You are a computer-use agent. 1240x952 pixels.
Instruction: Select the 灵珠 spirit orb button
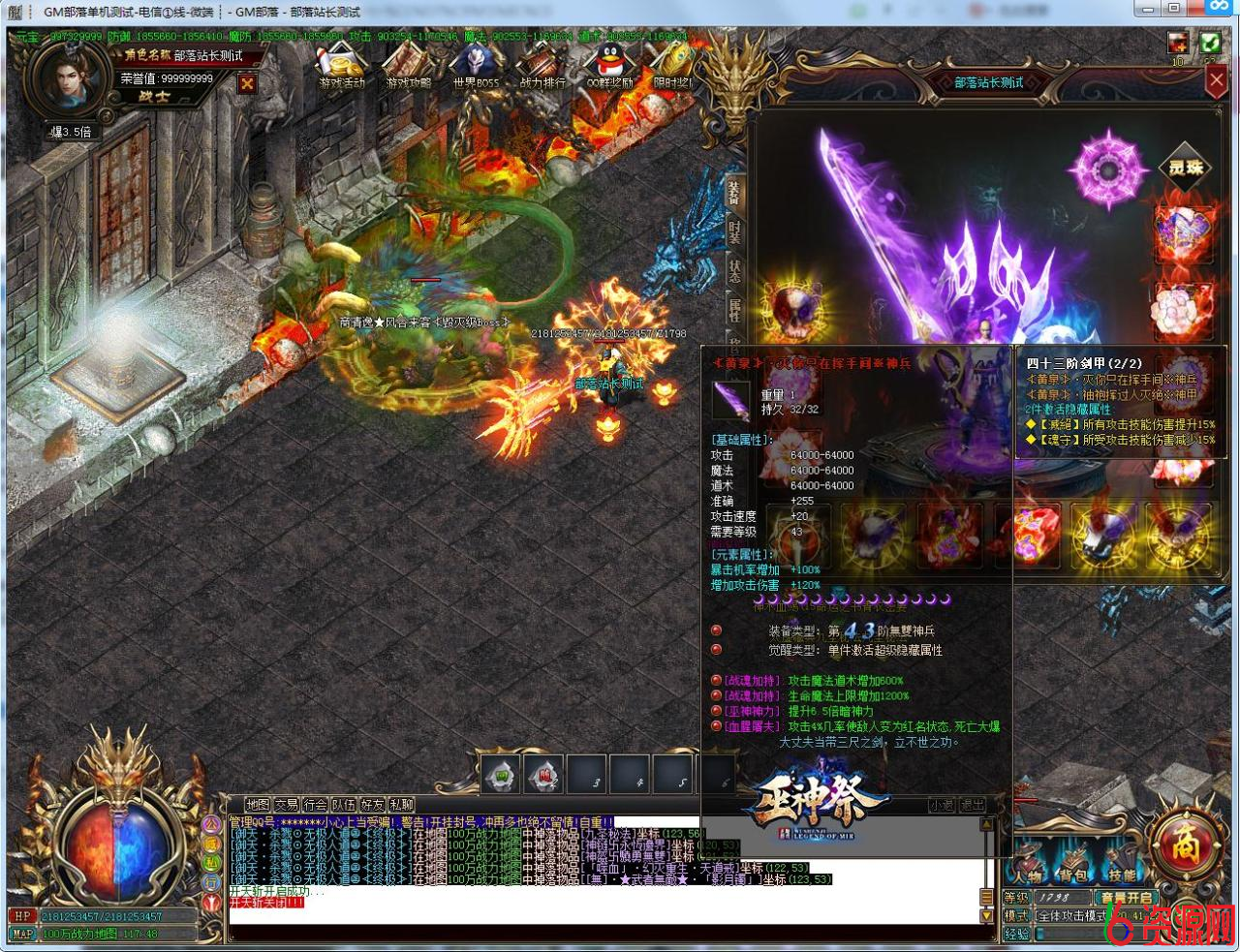pos(1185,169)
